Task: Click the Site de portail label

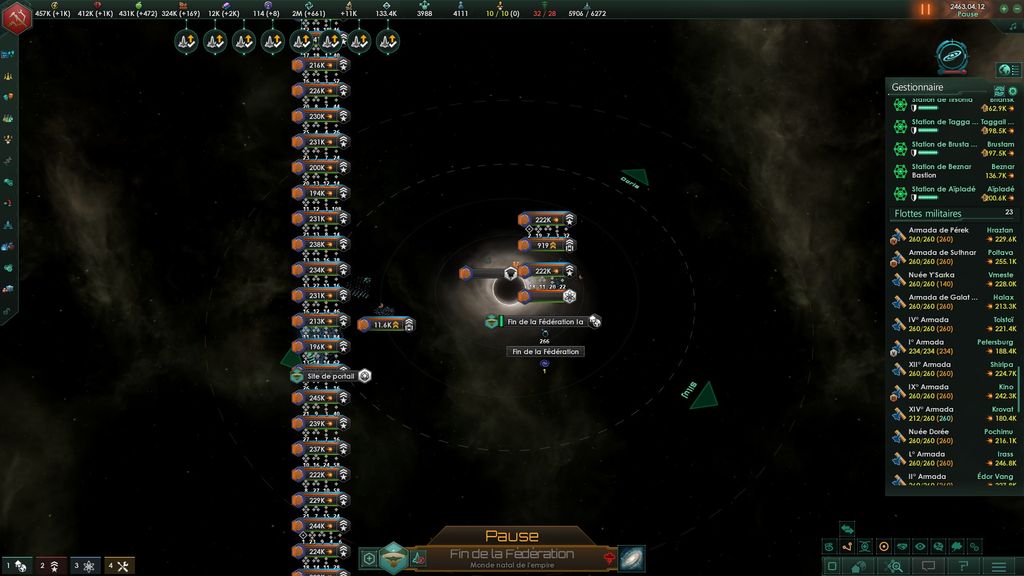Action: click(331, 376)
